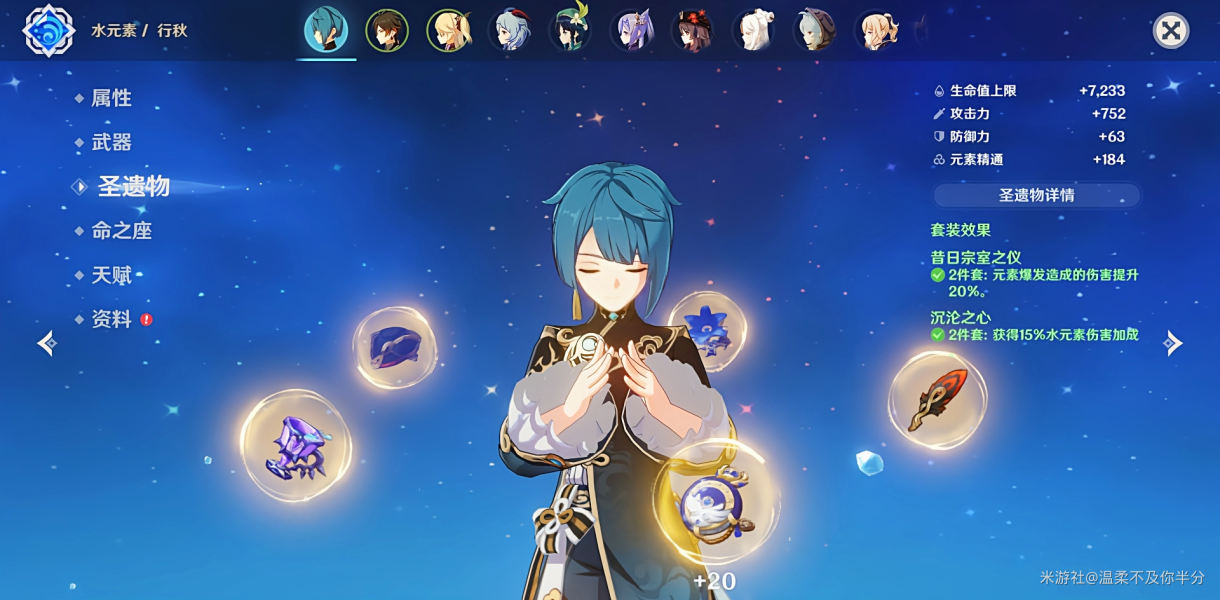
Task: Select Ganyu from the character row
Action: tap(509, 31)
